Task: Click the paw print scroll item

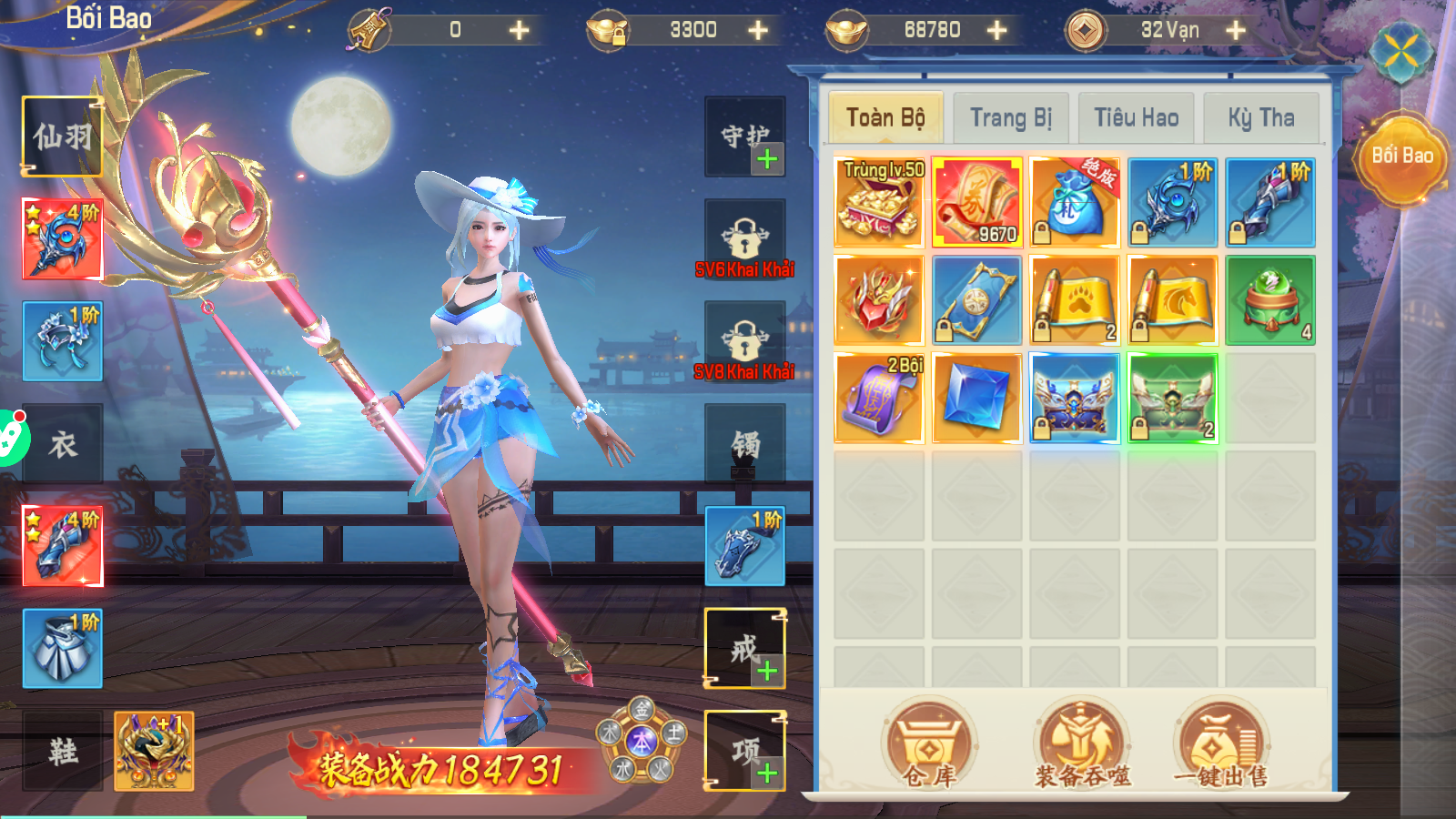Action: (1075, 300)
